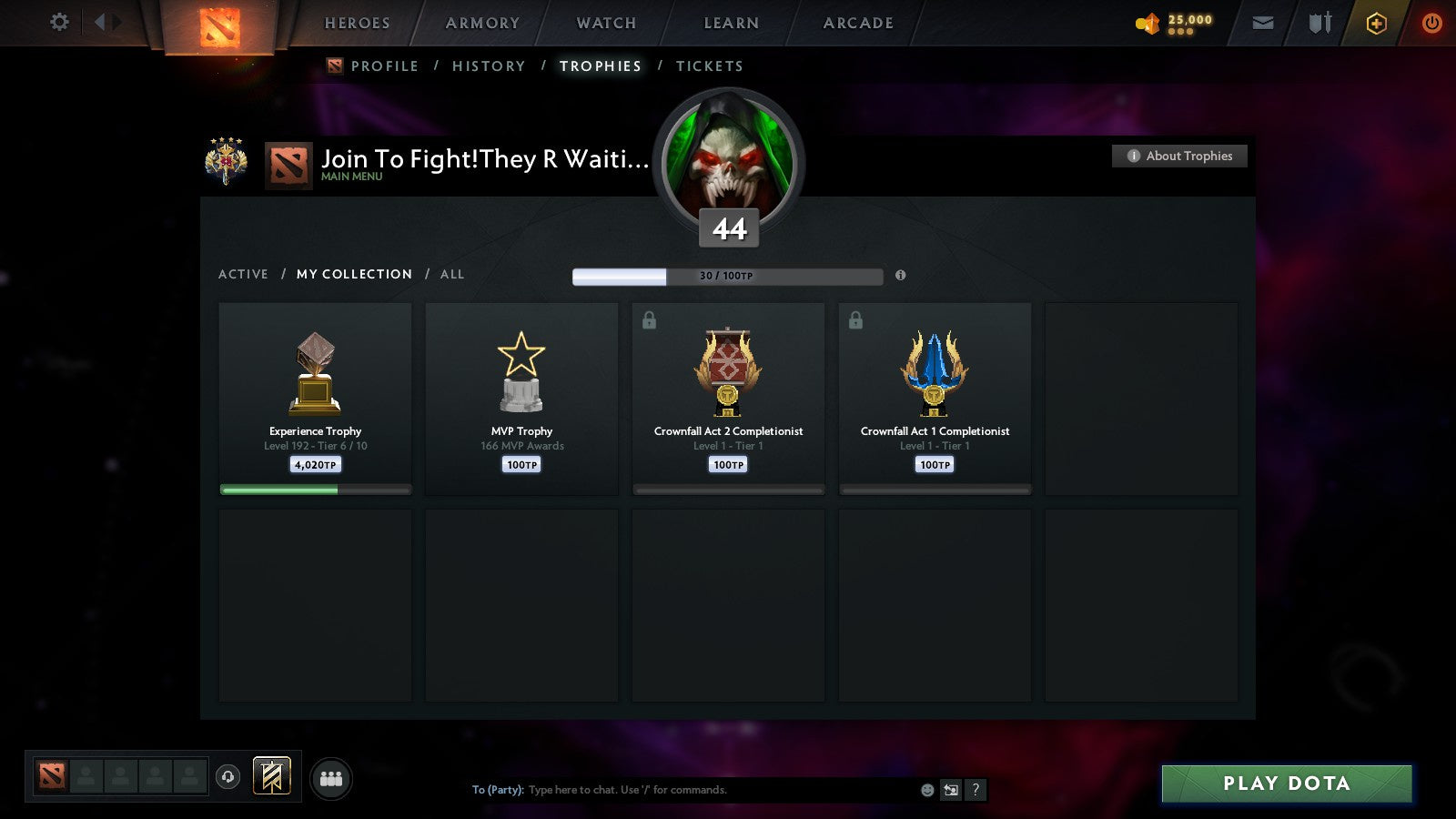Click the voice chat headset icon

point(227,775)
